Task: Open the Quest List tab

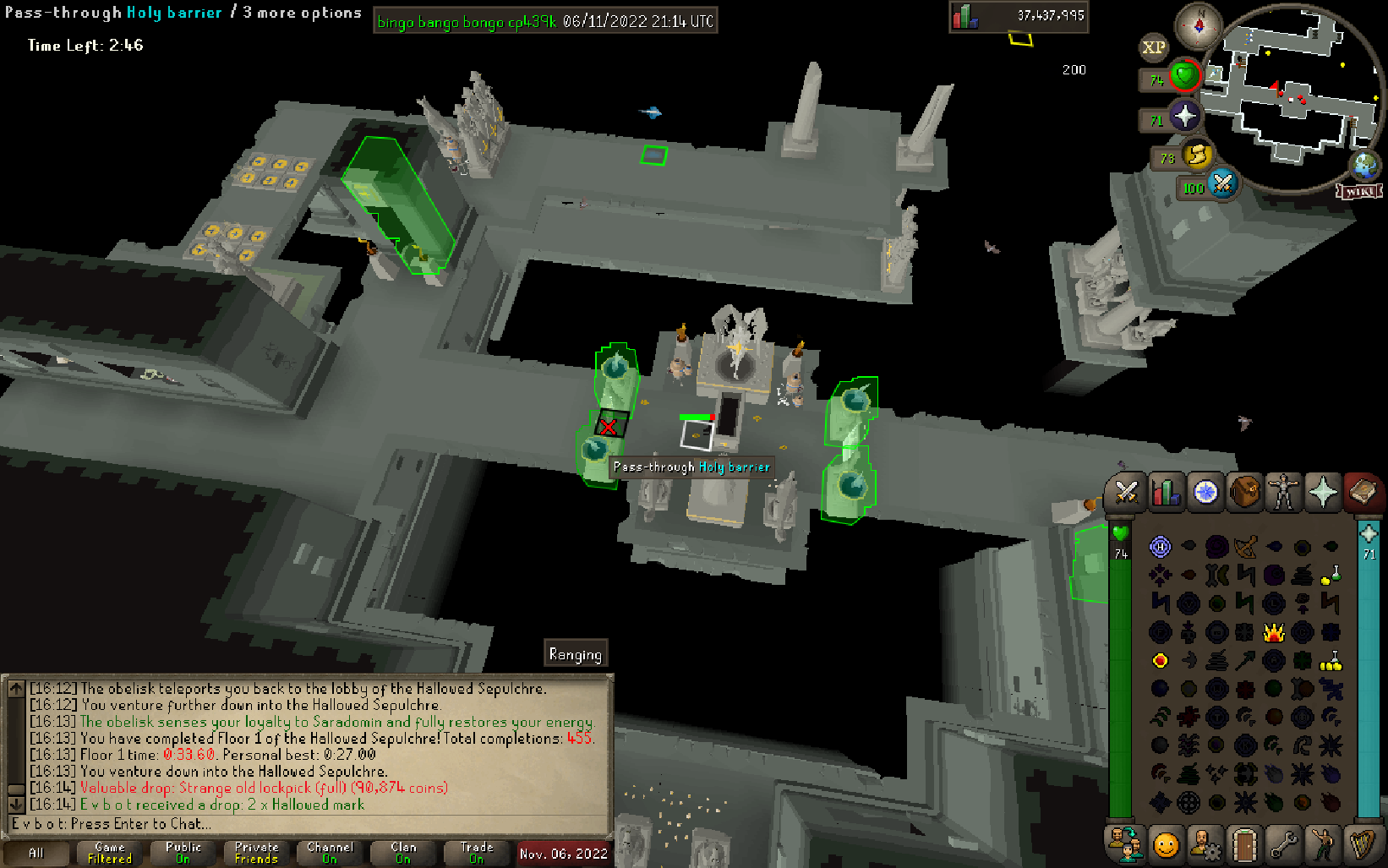Action: [x=1205, y=493]
